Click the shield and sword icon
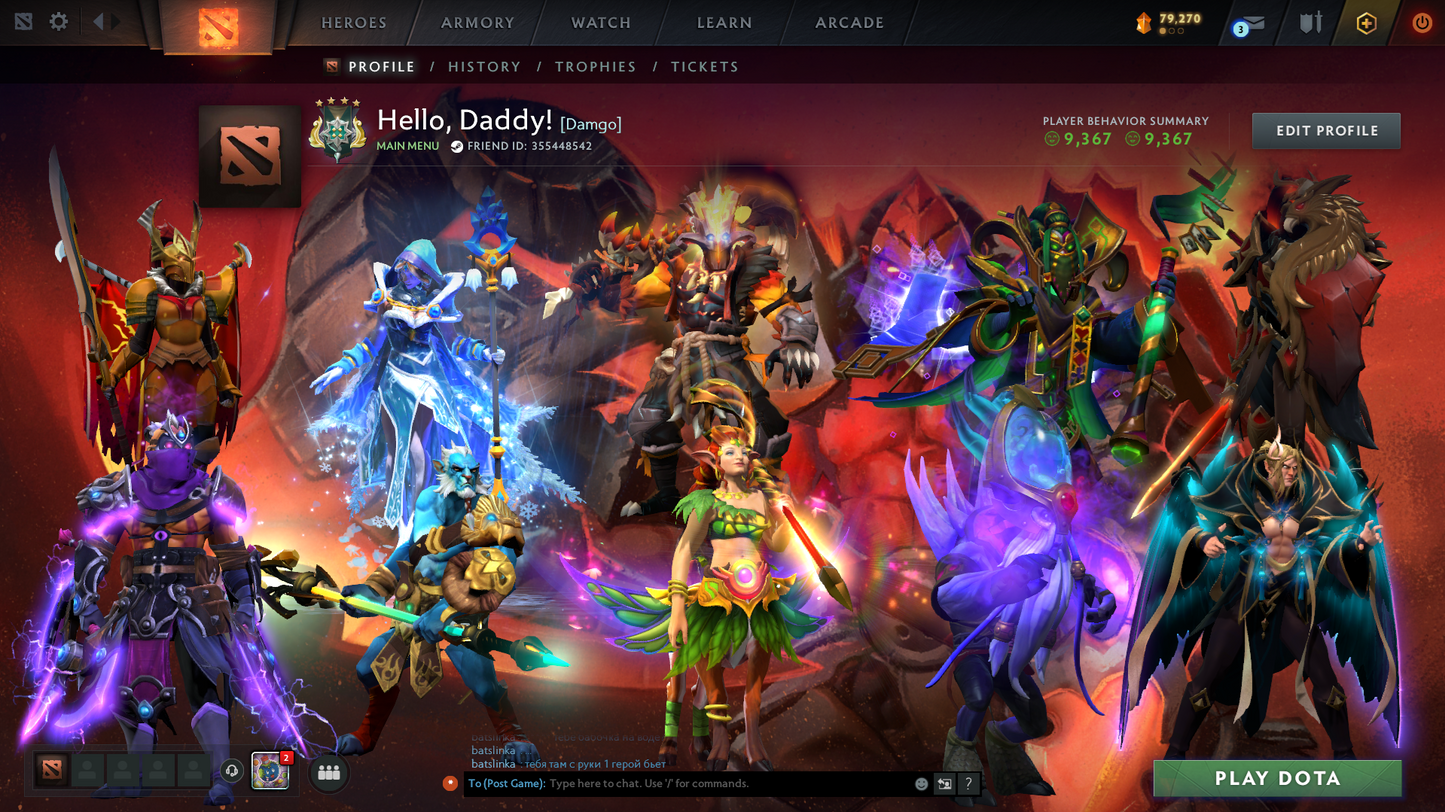The image size is (1445, 812). coord(1310,23)
